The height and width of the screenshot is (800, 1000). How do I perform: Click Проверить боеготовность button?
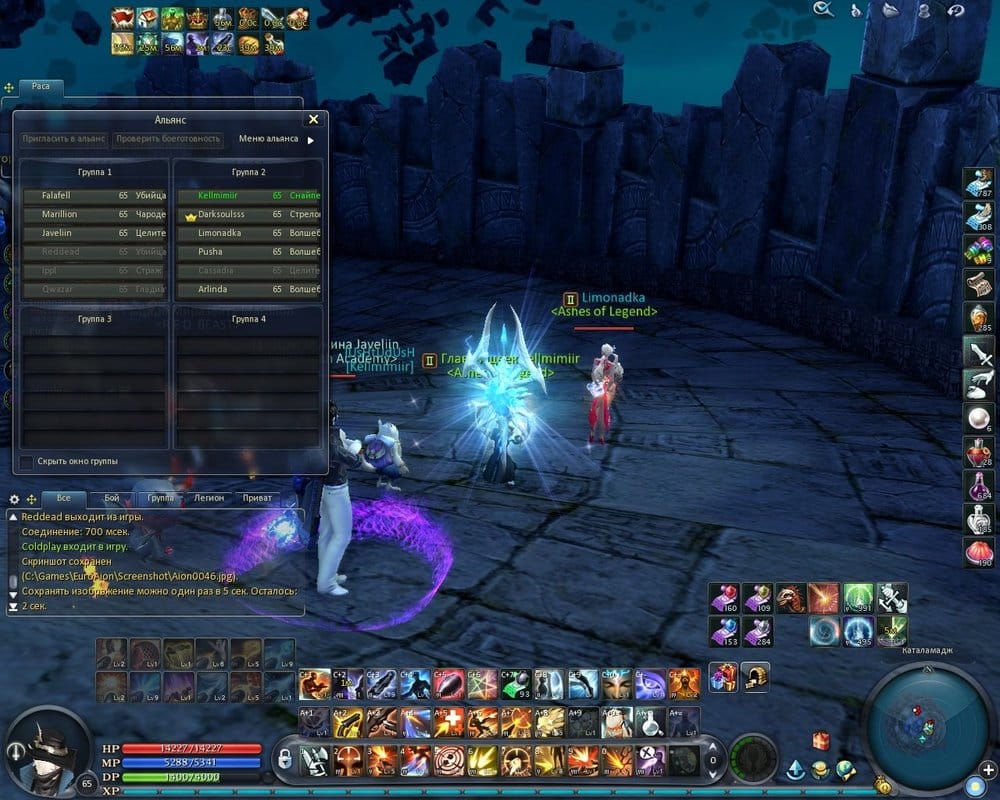pos(166,139)
